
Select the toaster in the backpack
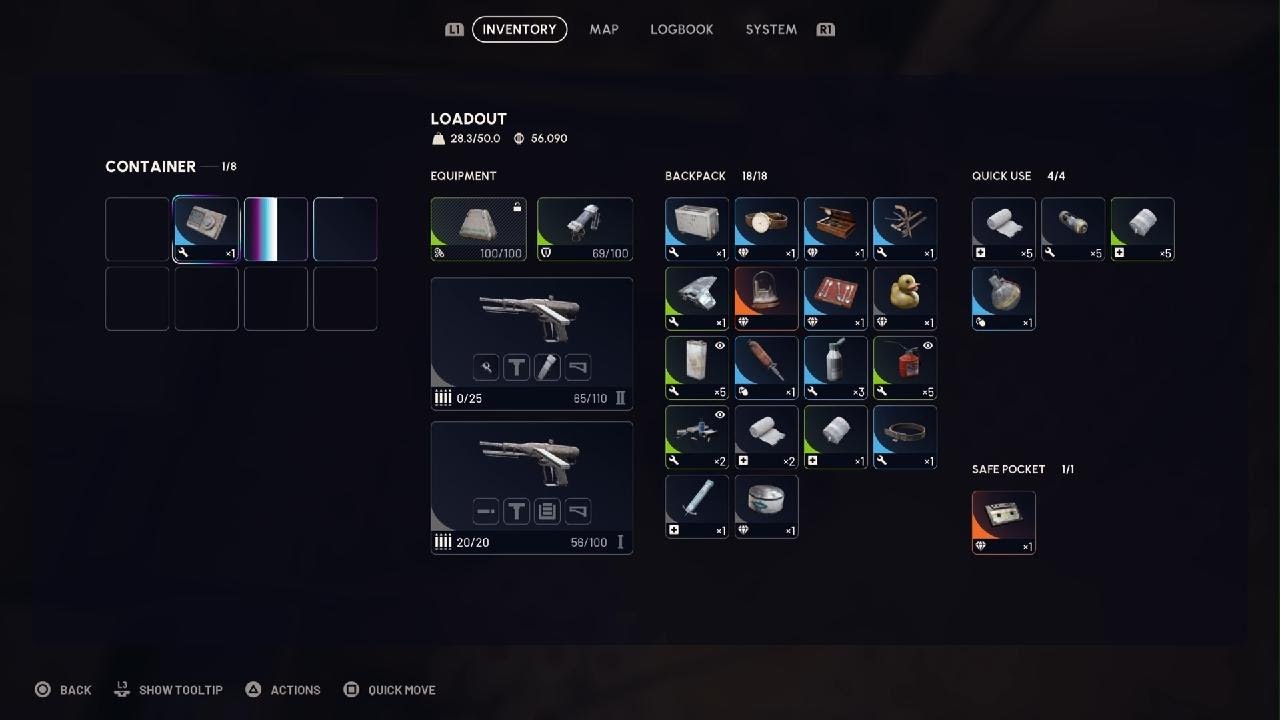(697, 229)
